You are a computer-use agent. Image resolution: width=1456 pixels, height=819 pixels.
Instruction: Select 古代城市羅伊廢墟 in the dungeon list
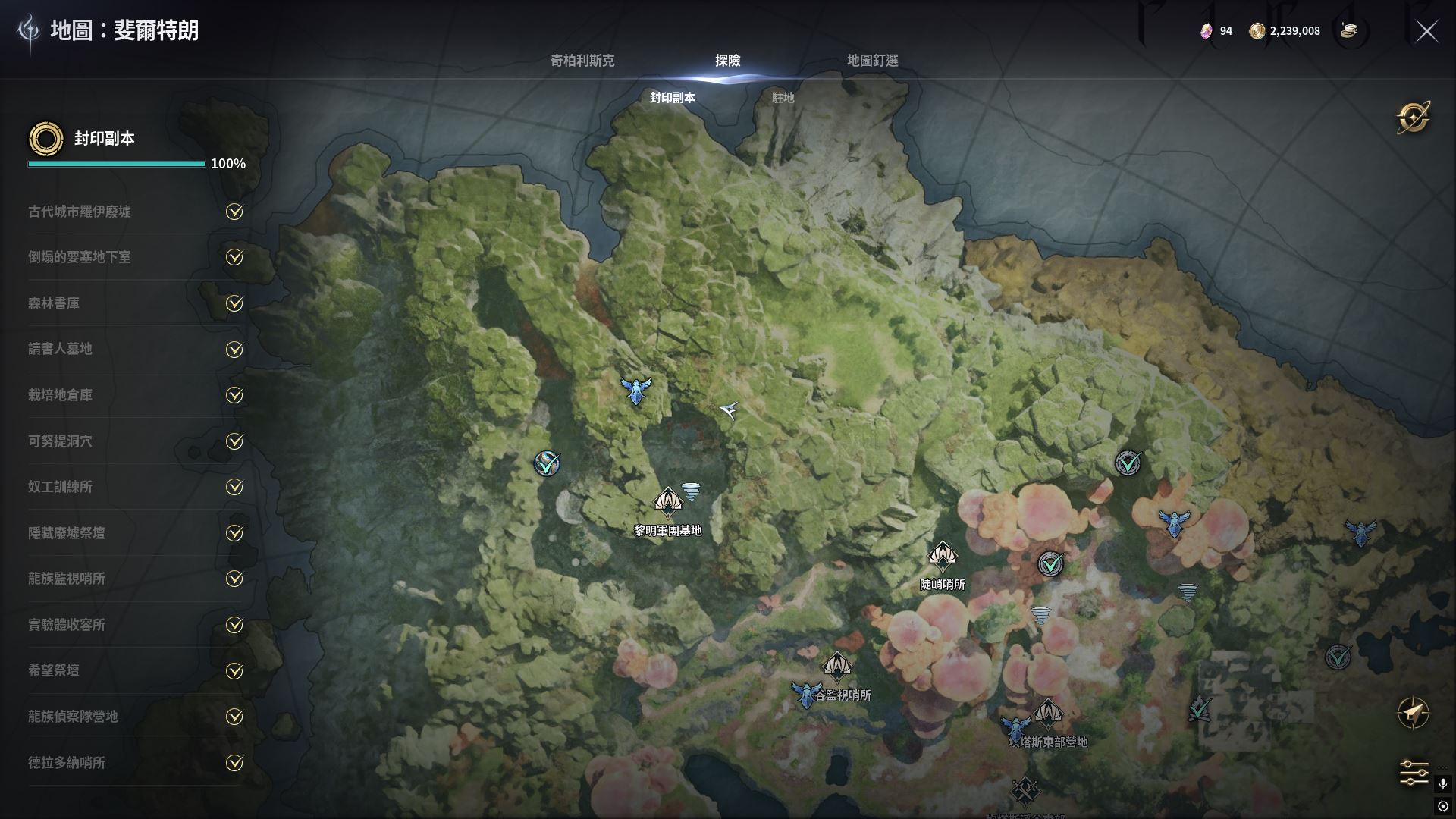(80, 212)
